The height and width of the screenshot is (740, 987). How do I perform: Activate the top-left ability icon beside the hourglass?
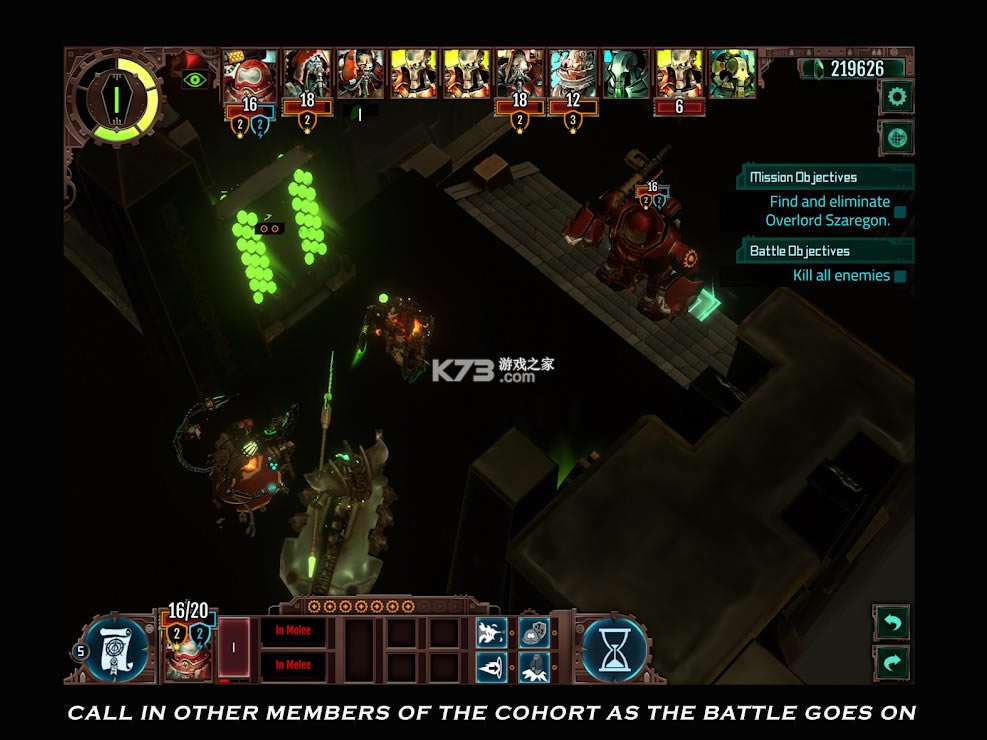[490, 632]
